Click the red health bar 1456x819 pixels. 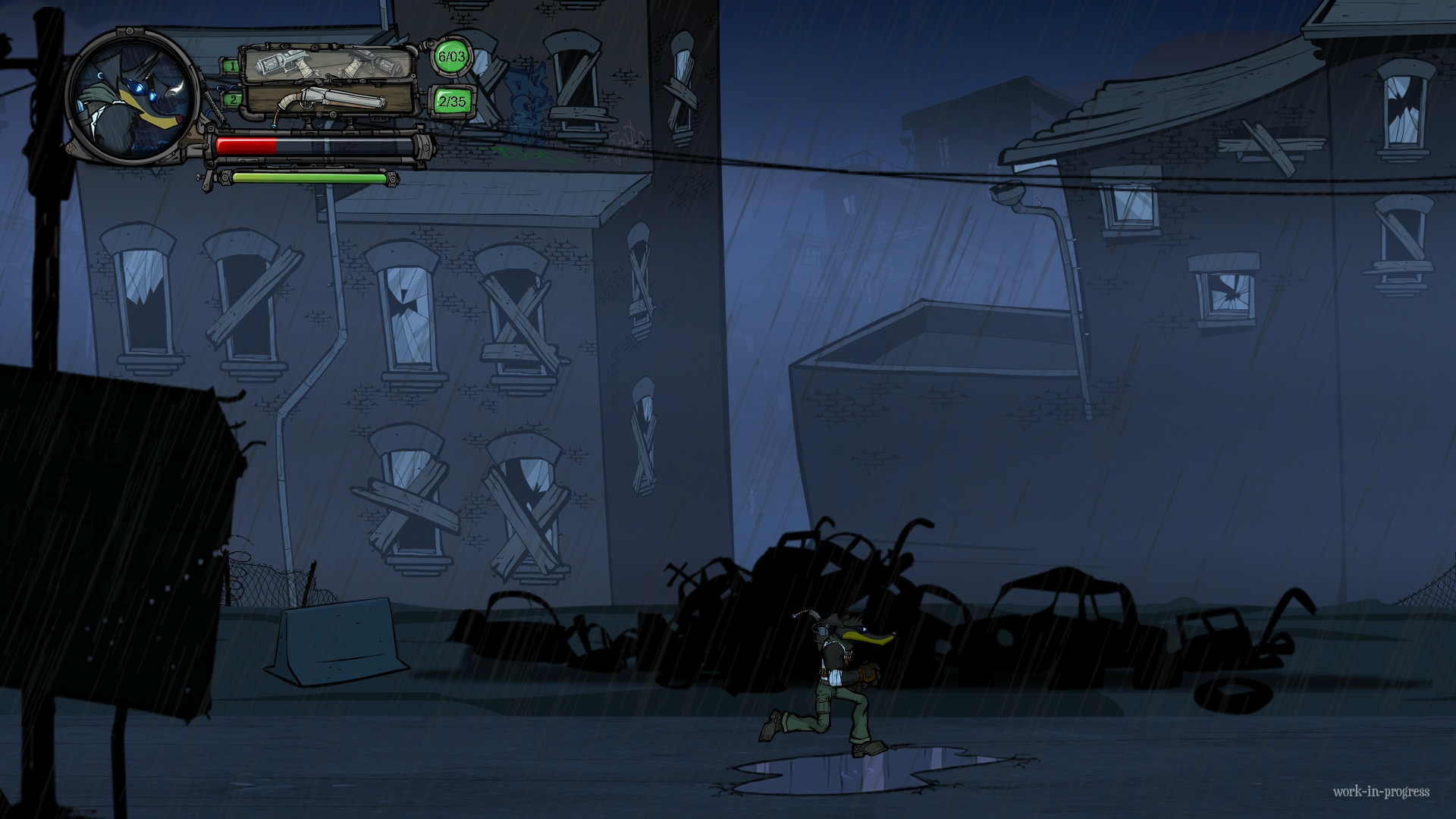[246, 146]
